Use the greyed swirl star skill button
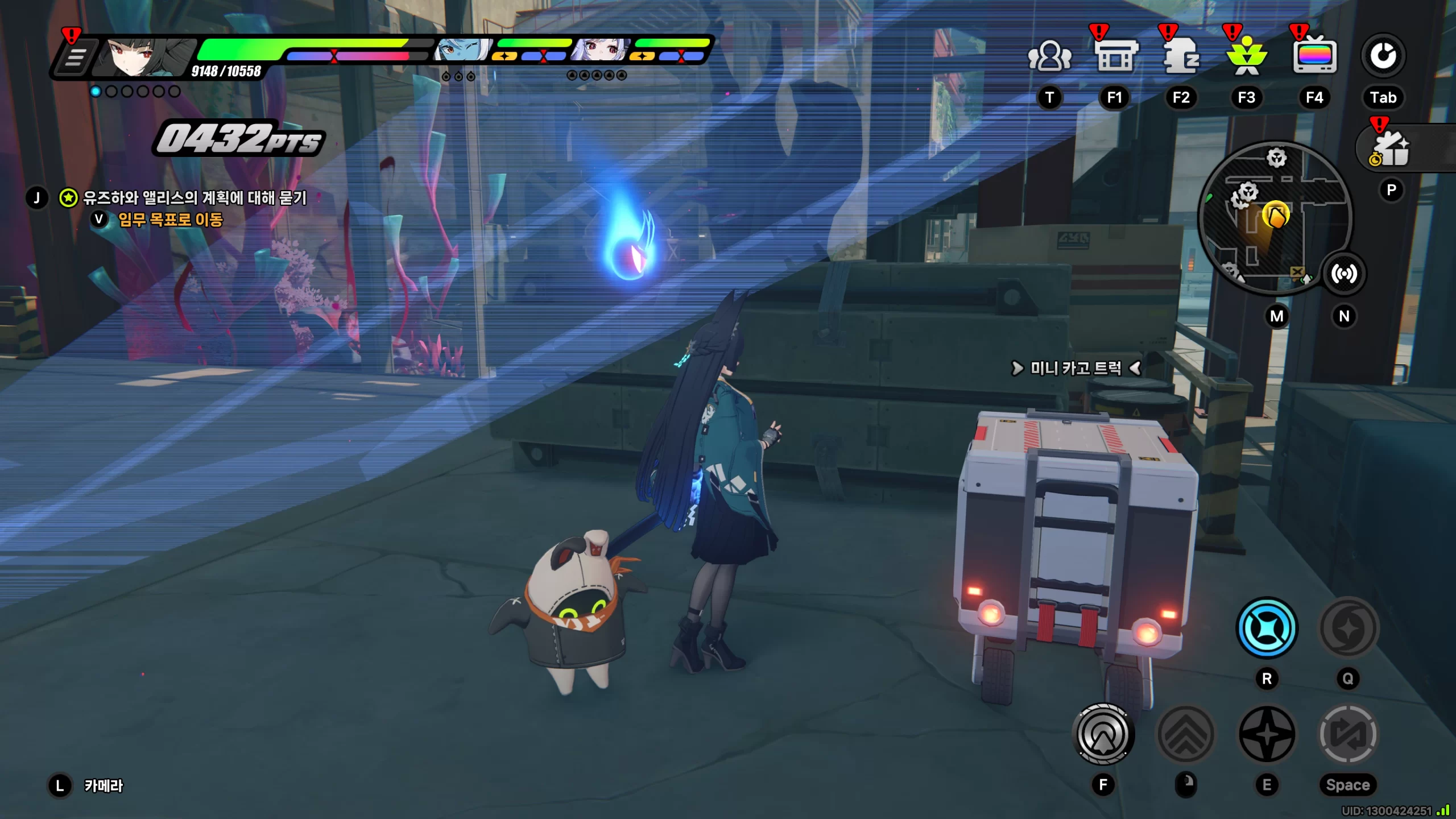This screenshot has height=819, width=1456. tap(1348, 628)
